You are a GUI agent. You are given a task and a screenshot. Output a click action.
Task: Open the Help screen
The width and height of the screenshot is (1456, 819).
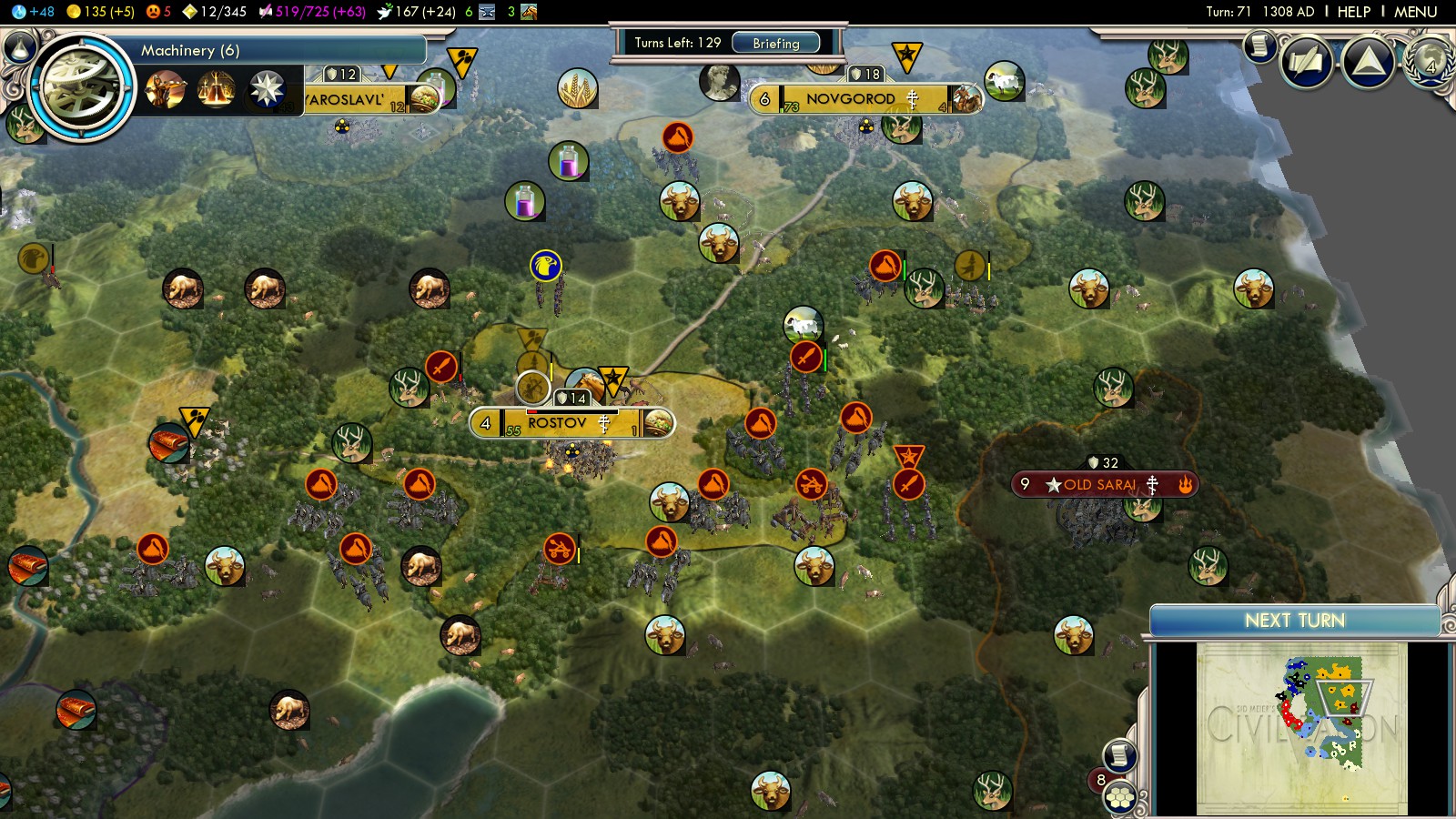coord(1353,12)
